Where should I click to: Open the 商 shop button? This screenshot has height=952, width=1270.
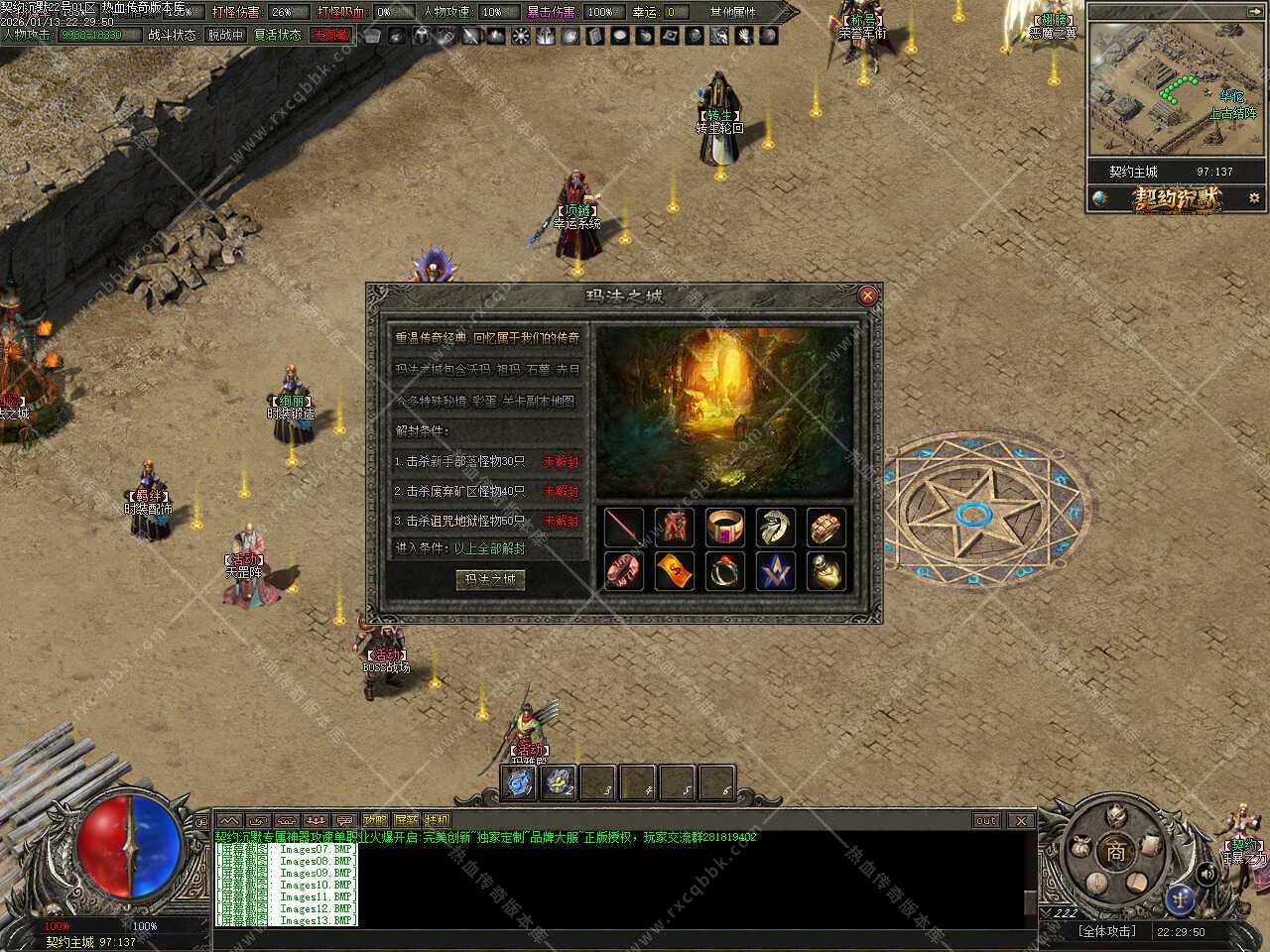[1117, 851]
